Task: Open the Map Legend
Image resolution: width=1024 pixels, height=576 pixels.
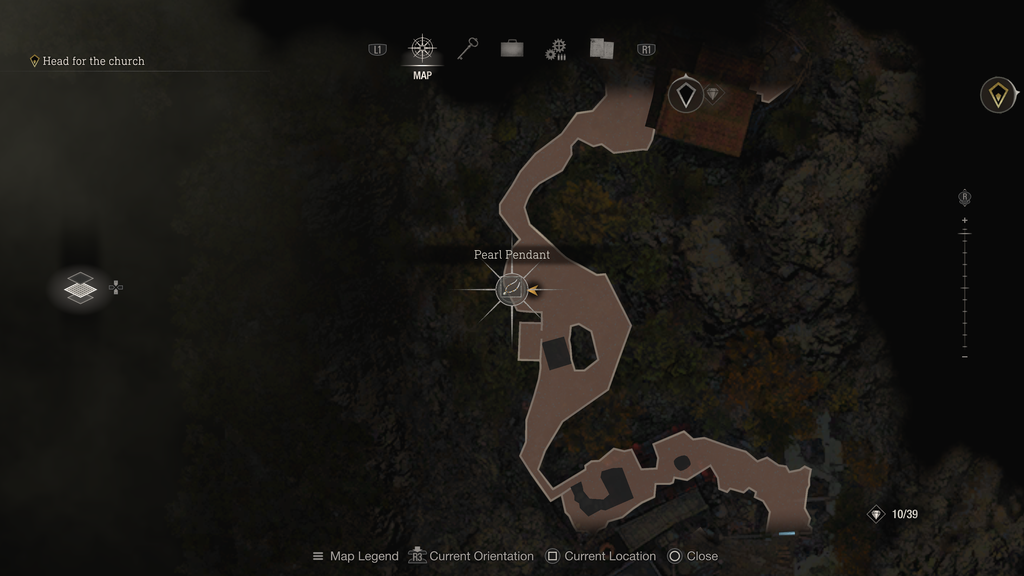Action: 356,556
